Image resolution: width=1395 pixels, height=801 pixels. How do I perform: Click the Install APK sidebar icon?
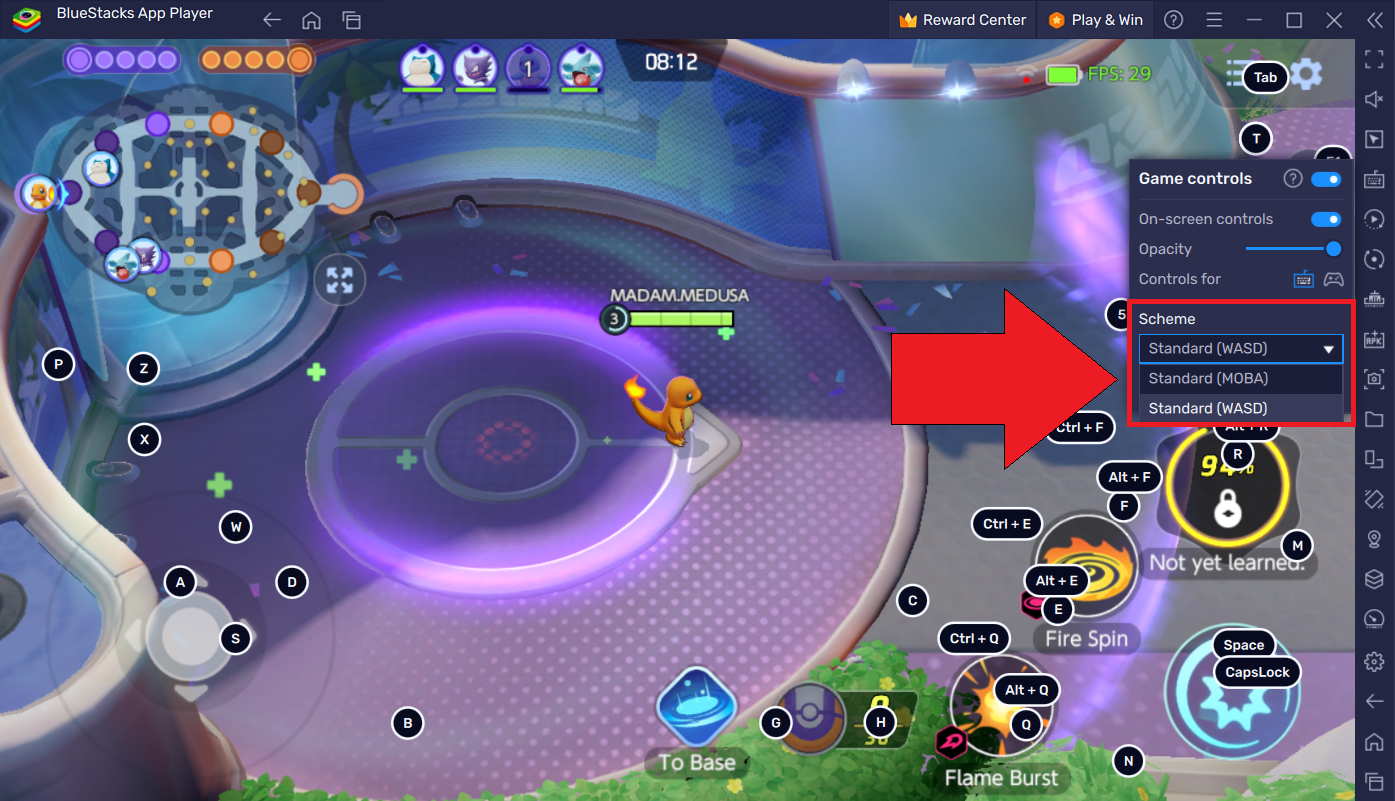coord(1374,339)
